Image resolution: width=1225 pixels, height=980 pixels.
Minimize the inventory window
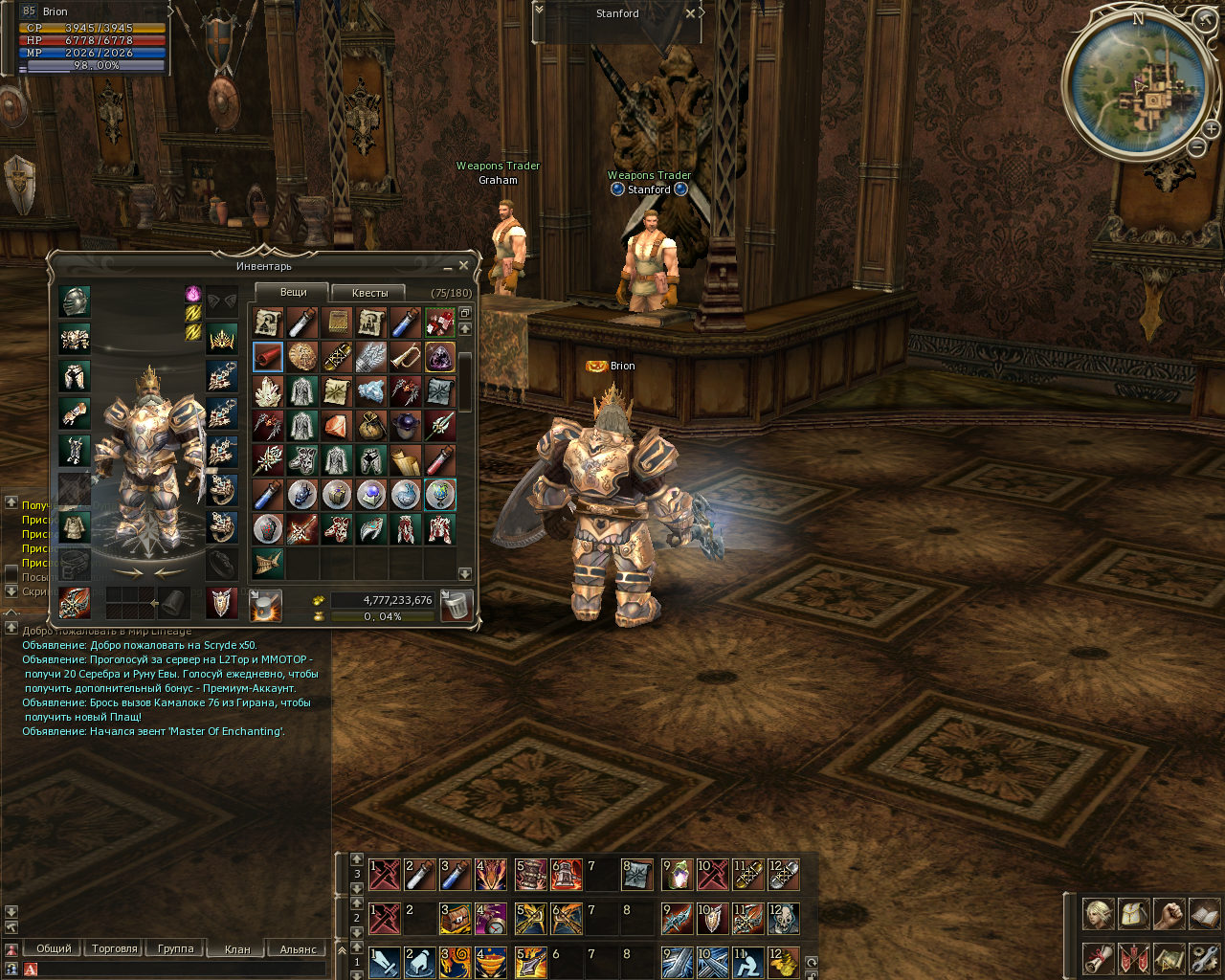(x=448, y=267)
